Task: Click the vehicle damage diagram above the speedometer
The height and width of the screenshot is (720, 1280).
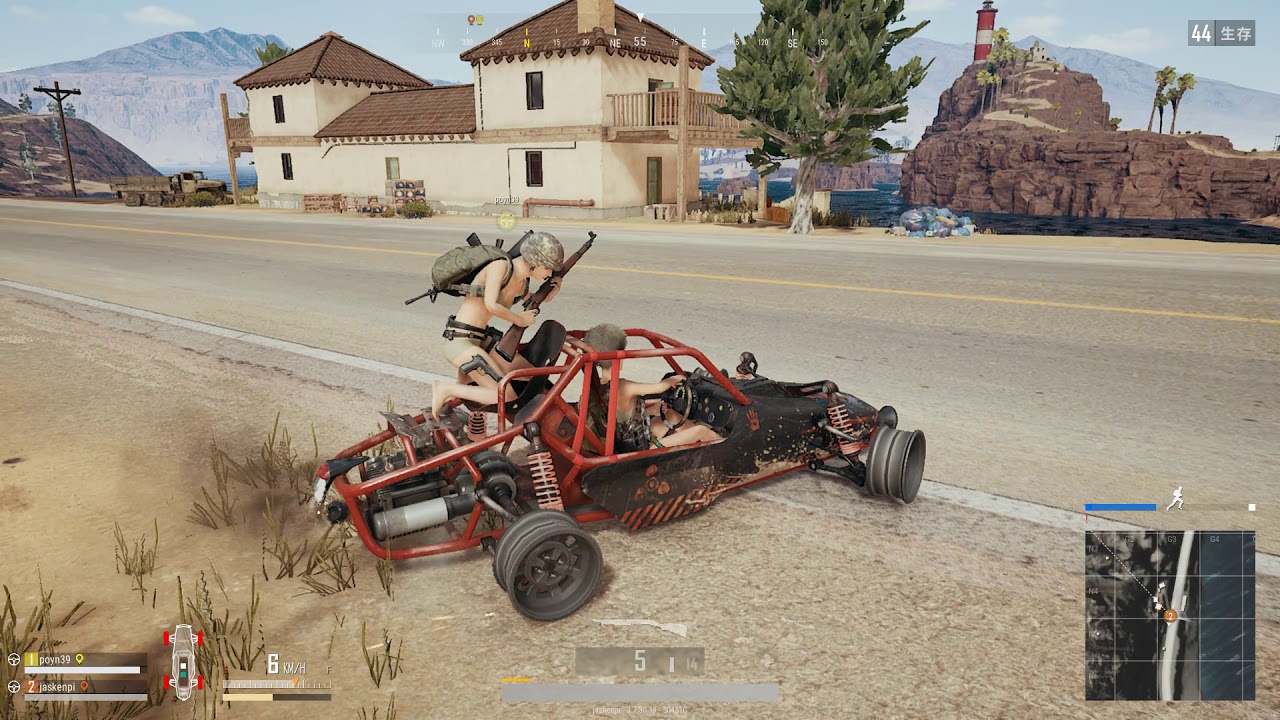Action: (183, 665)
